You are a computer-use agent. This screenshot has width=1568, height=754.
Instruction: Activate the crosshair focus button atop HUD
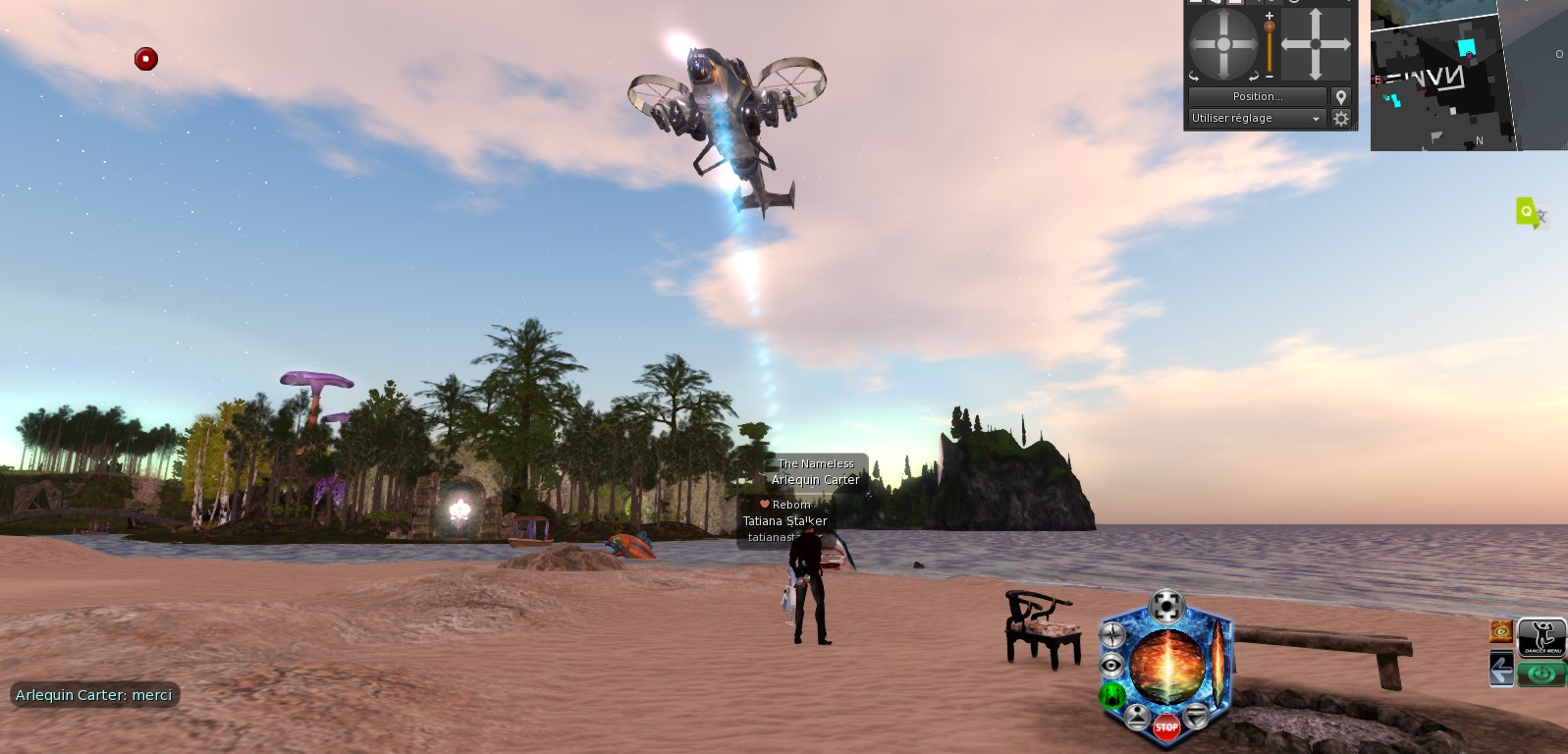(x=1165, y=605)
